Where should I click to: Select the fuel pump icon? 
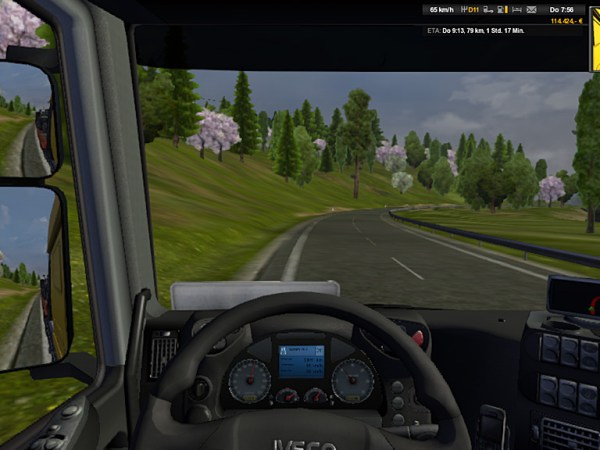click(x=500, y=10)
